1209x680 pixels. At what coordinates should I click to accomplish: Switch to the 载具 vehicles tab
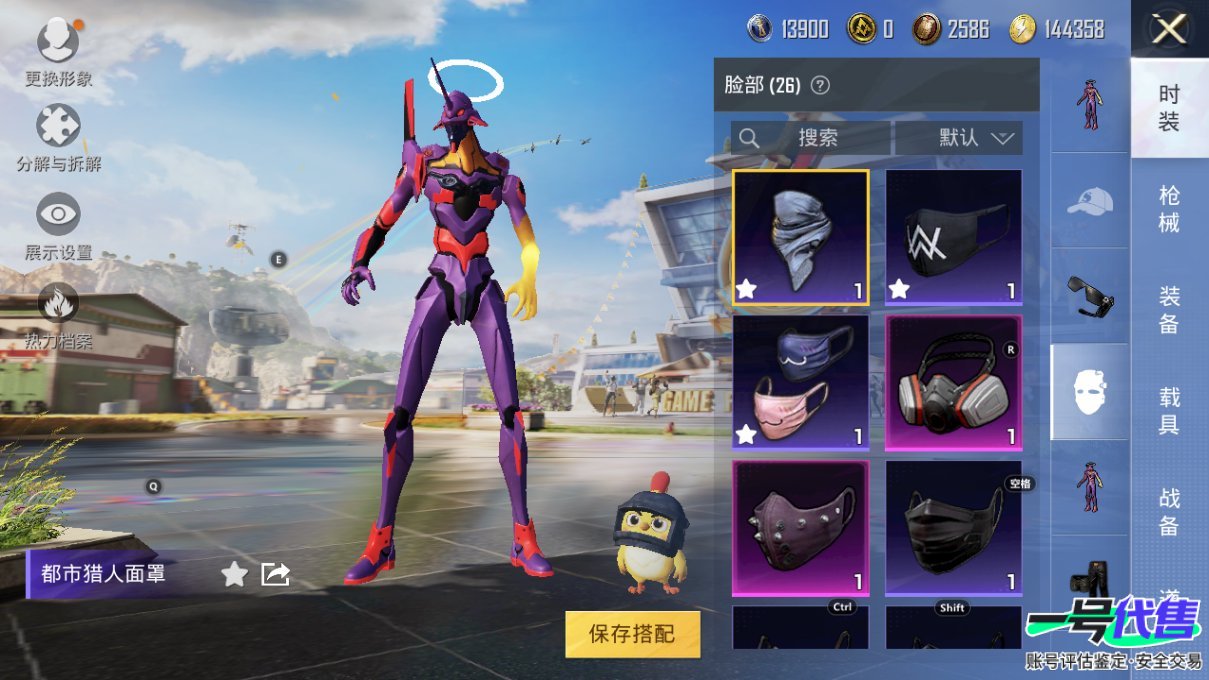[1169, 411]
